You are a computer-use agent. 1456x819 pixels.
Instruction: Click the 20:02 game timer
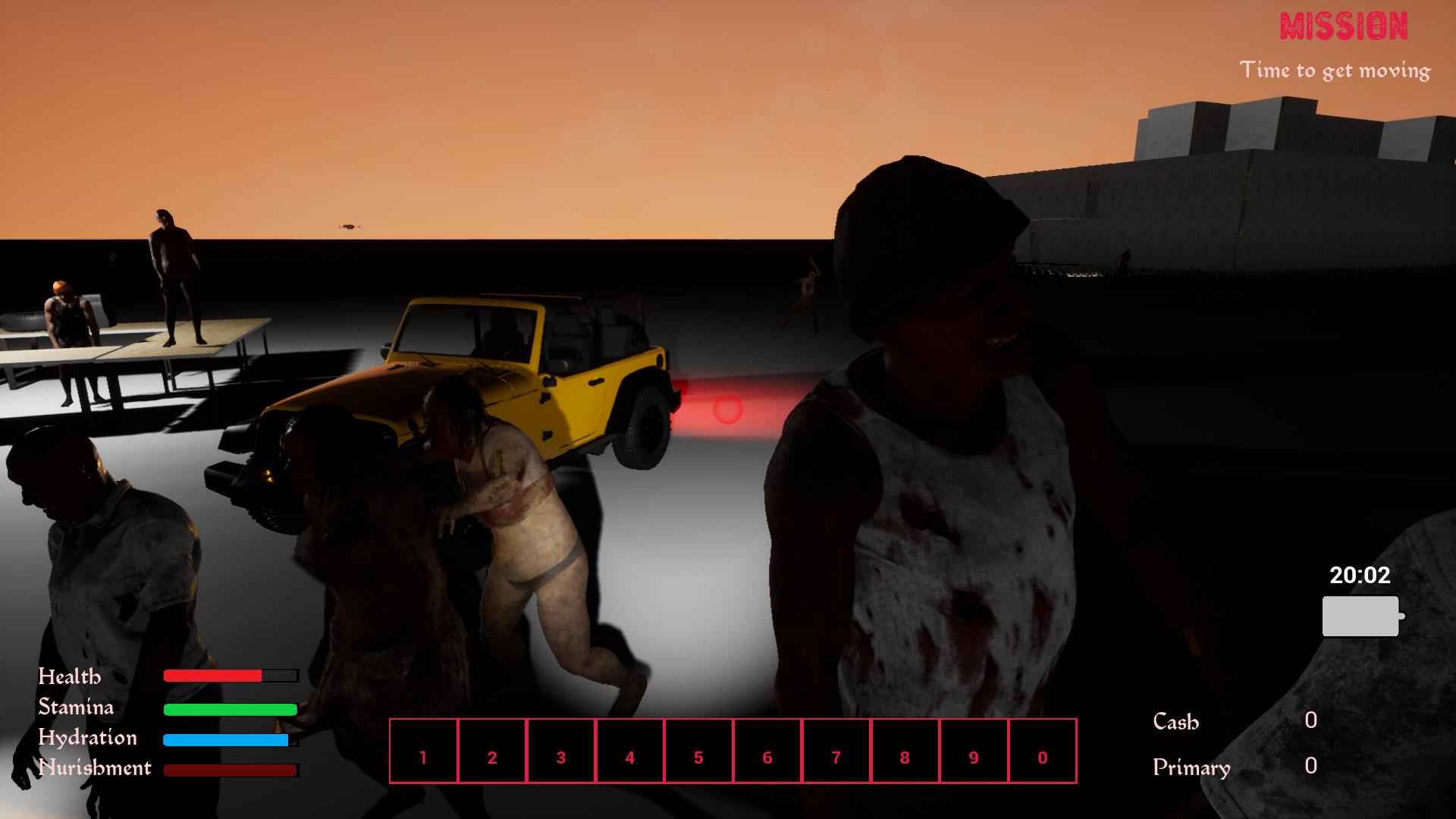pyautogui.click(x=1360, y=576)
